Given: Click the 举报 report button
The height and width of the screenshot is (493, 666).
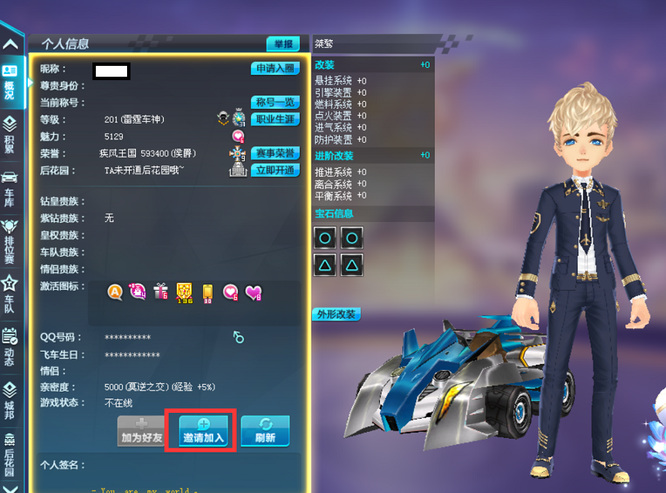Looking at the screenshot, I should [x=282, y=44].
